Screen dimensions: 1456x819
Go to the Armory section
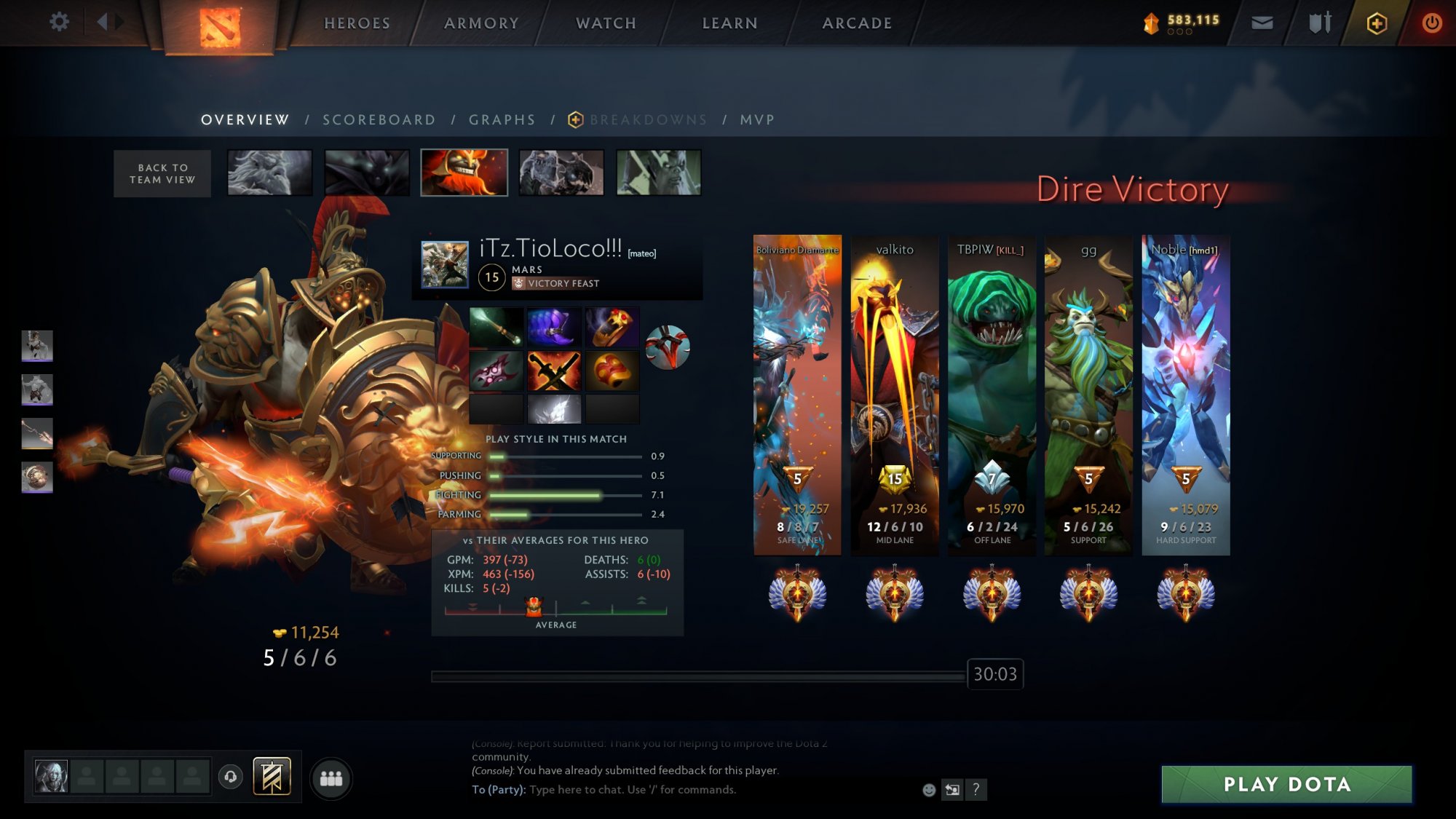481,23
